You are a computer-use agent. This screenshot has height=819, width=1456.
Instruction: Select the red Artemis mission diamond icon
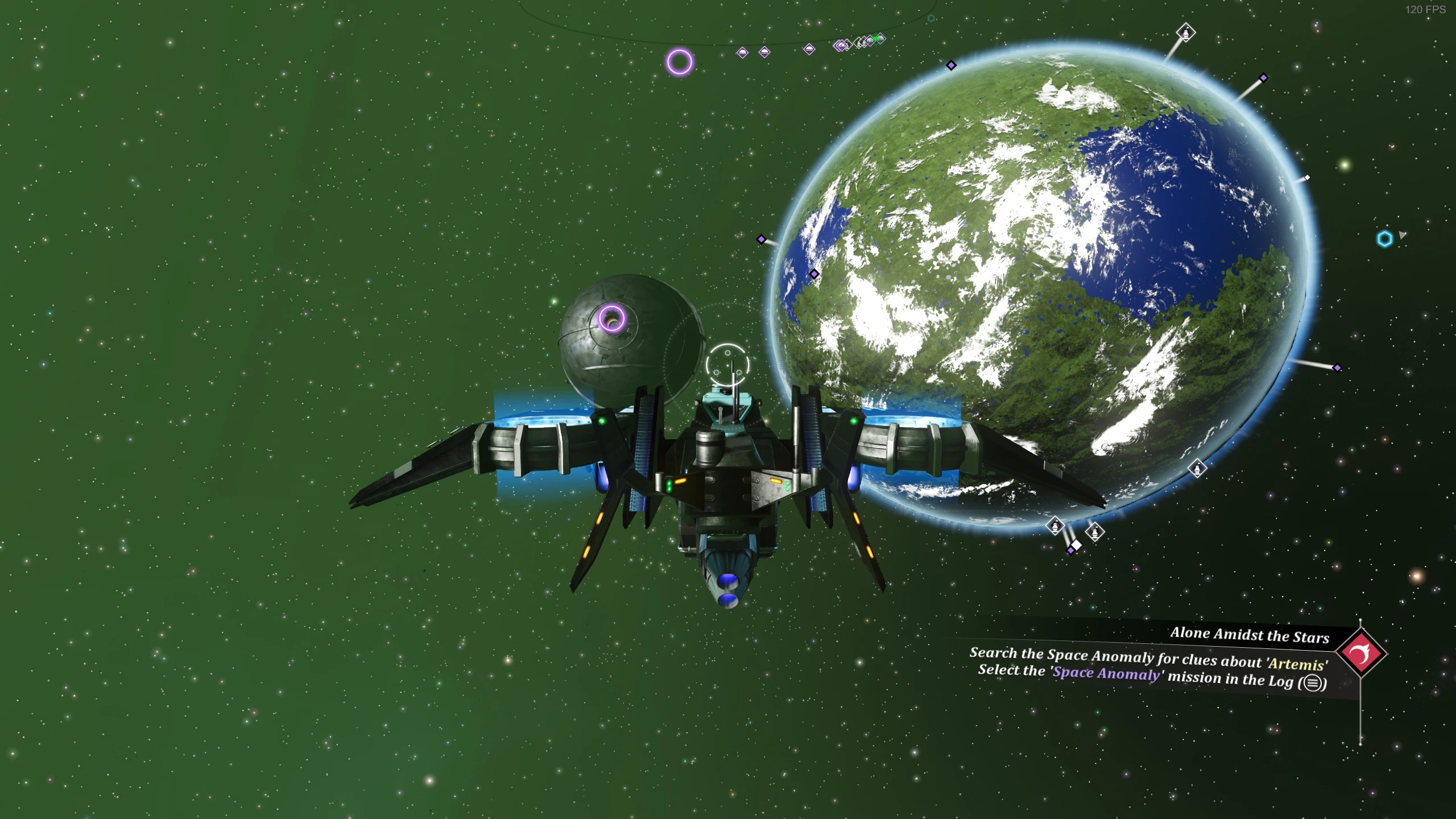[1361, 653]
